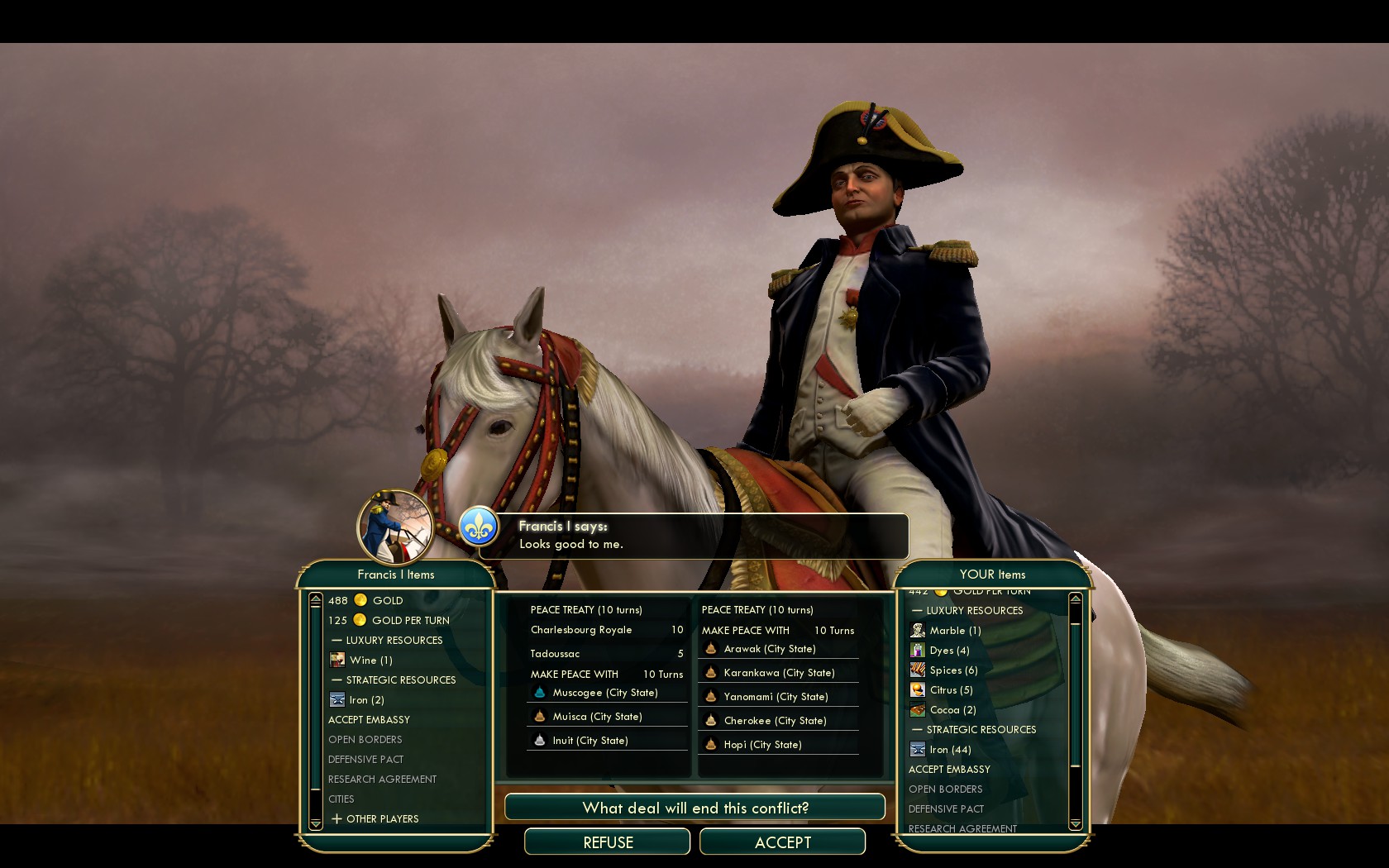Screen dimensions: 1389x868
Task: Offer your Citrus (5) luxury
Action: pyautogui.click(x=951, y=690)
